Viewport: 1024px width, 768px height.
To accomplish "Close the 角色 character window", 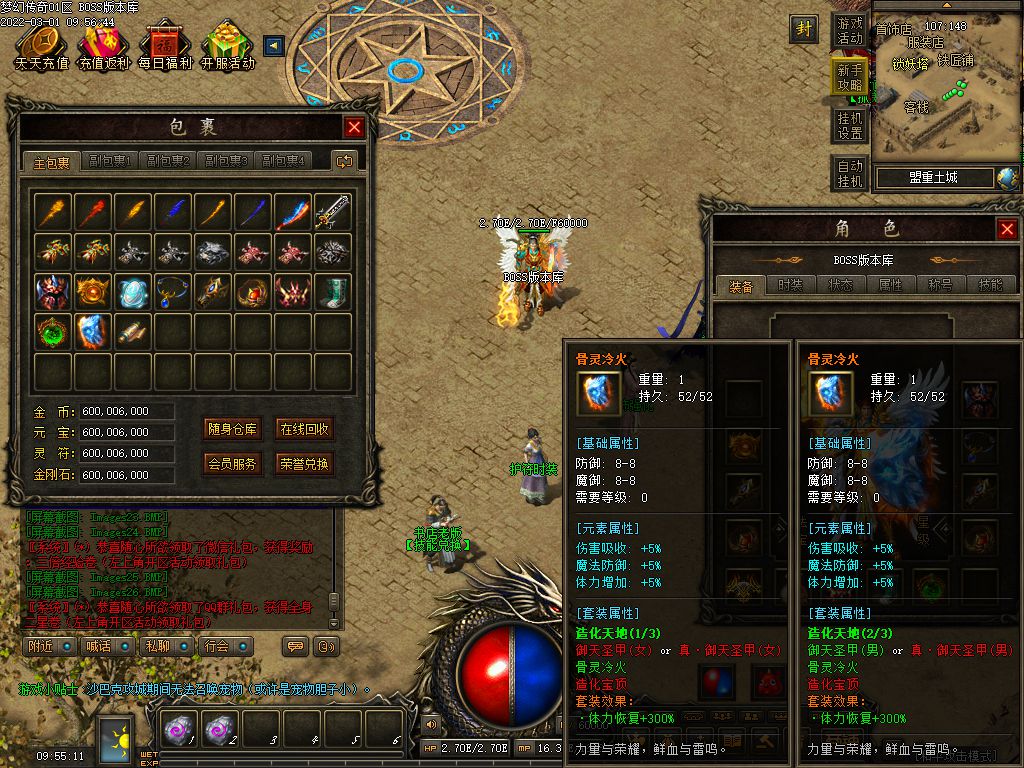I will (x=1007, y=229).
